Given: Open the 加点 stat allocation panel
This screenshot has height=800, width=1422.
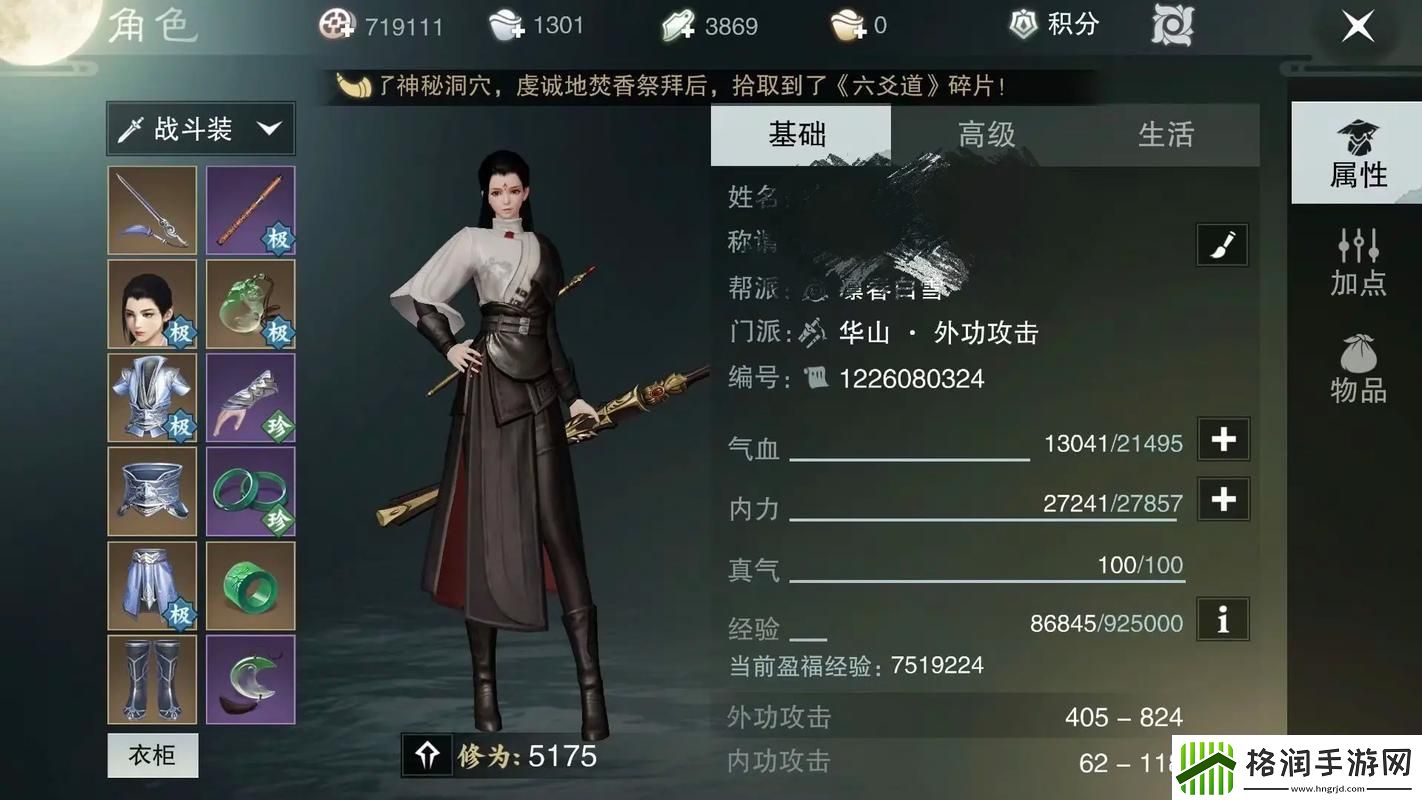Looking at the screenshot, I should point(1357,260).
